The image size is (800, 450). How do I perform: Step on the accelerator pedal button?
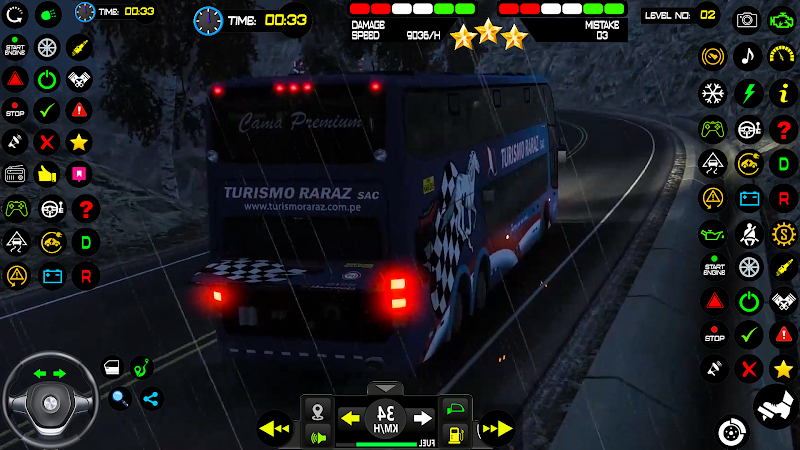(775, 406)
